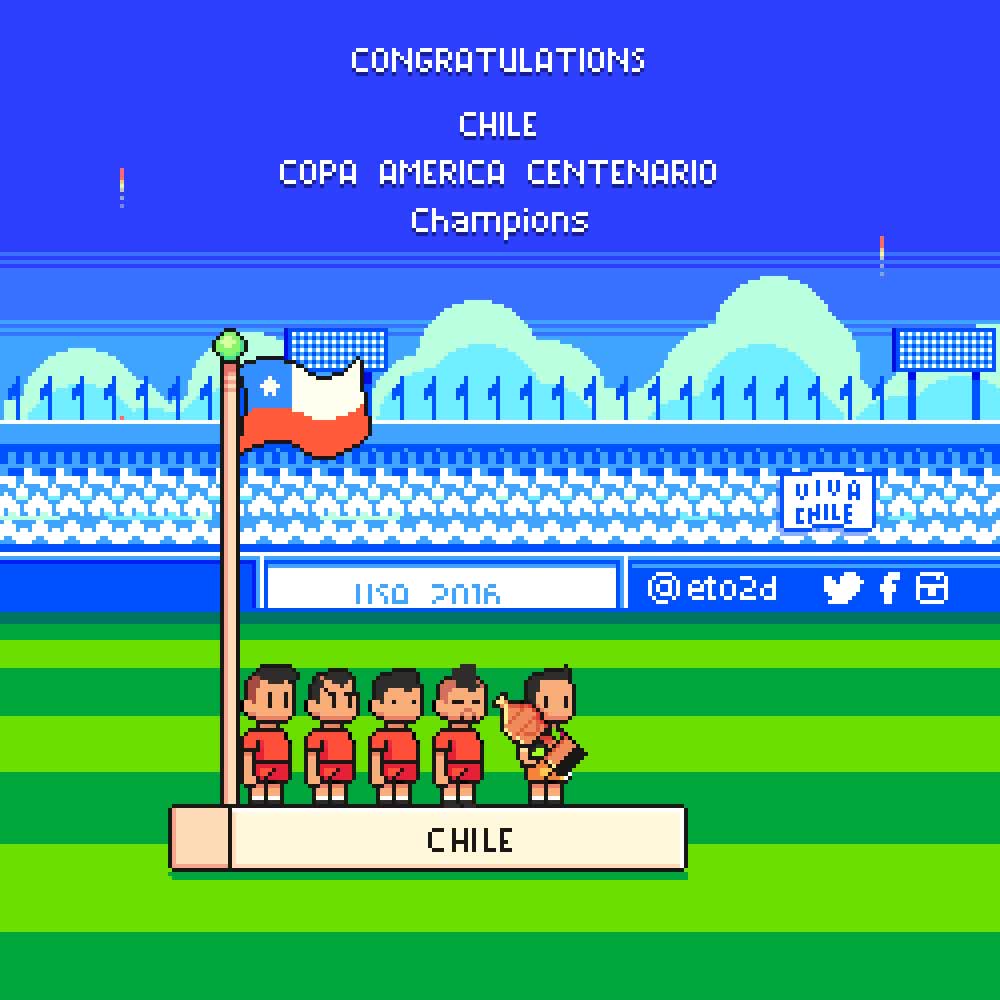Open the Facebook page icon
The image size is (1000, 1000).
coord(888,587)
